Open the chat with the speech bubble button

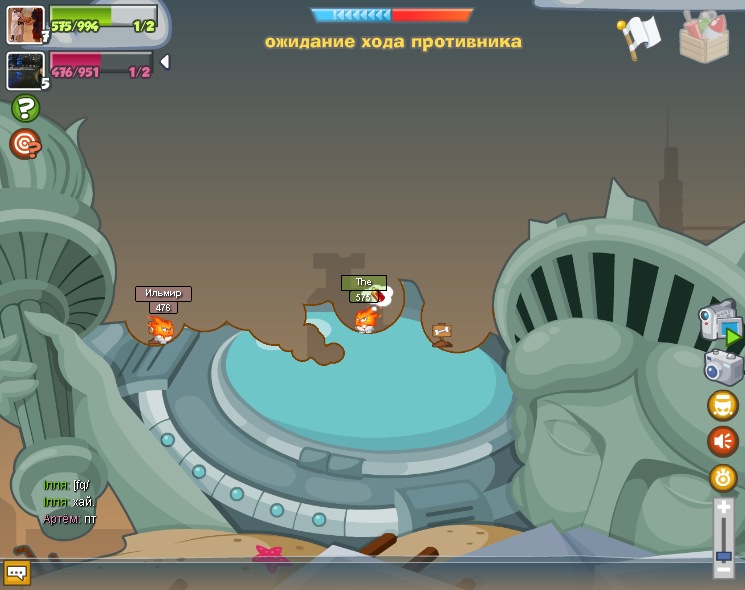[x=17, y=572]
